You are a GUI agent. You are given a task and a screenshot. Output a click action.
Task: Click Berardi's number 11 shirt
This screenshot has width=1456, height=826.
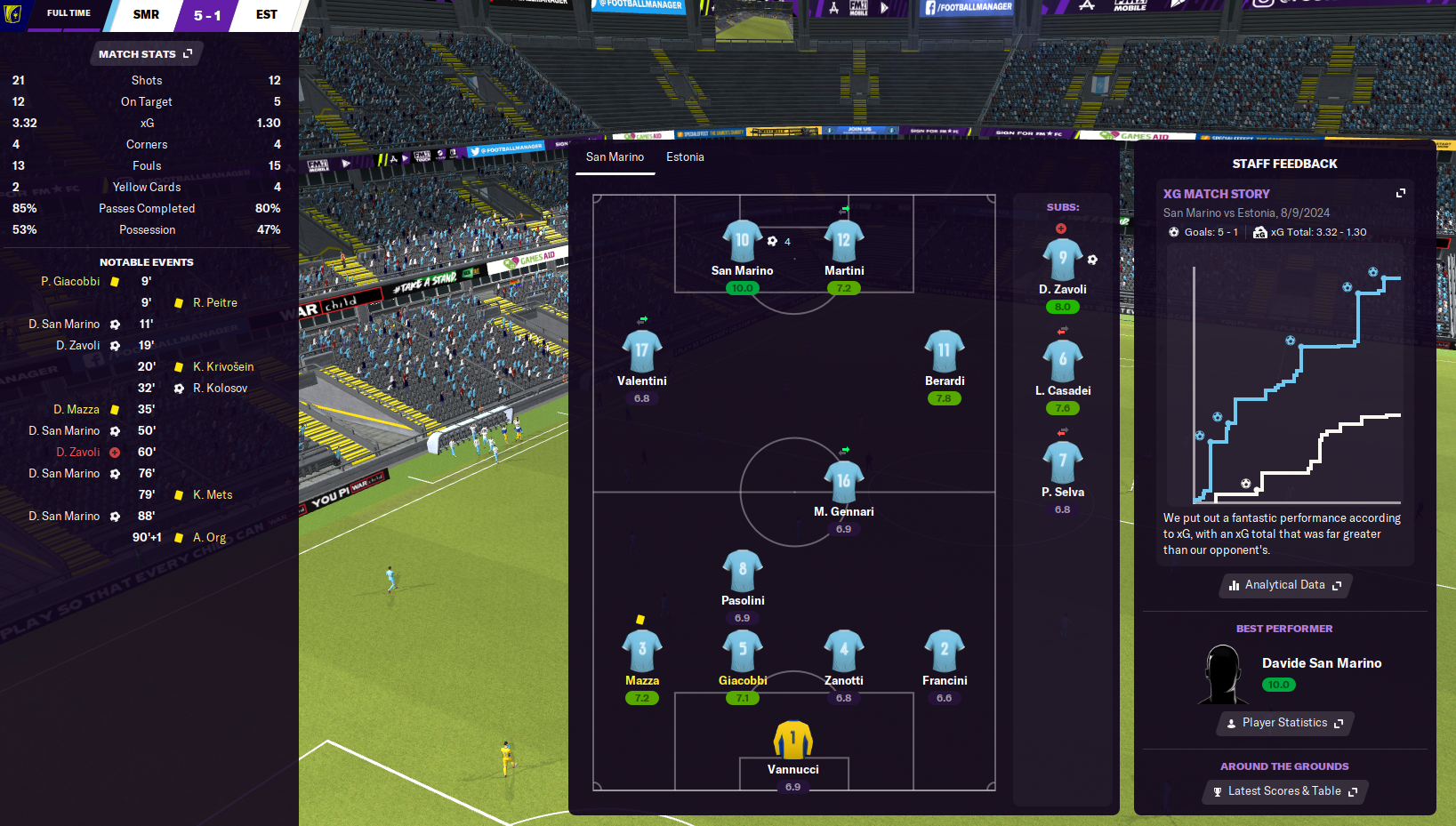tap(944, 351)
